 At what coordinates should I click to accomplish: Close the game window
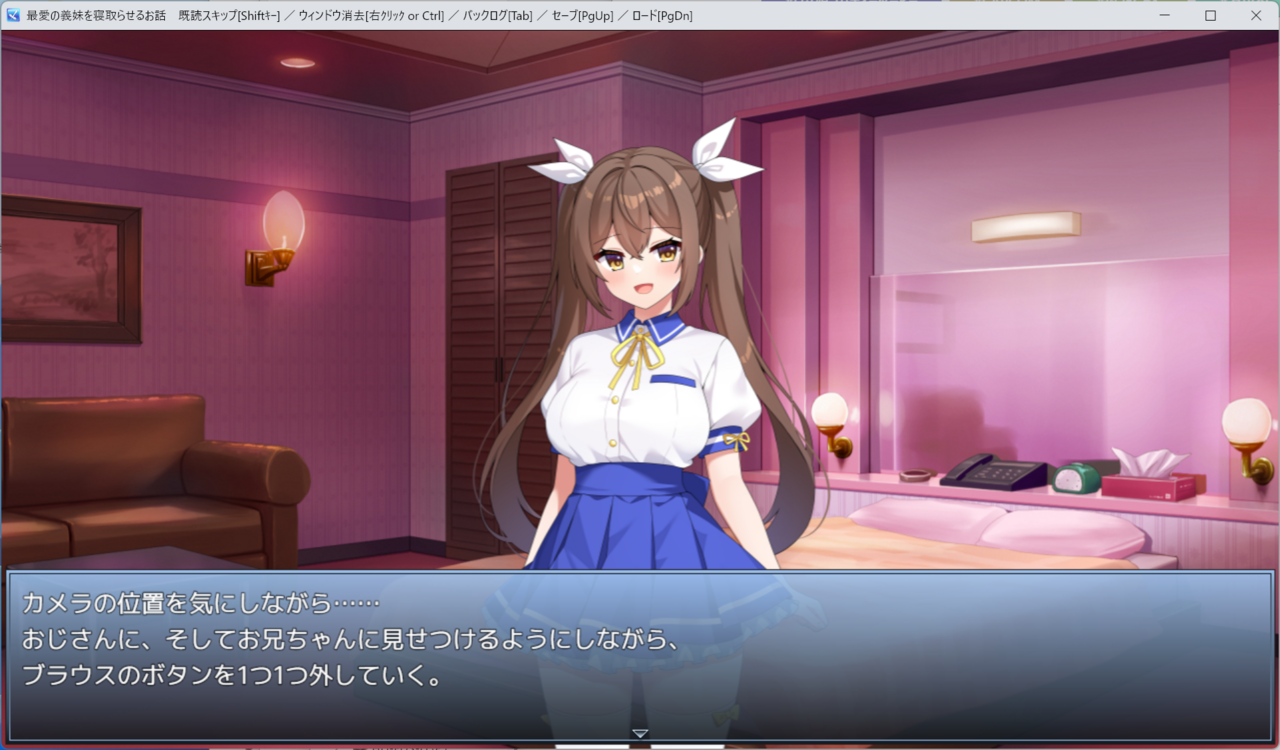[1256, 15]
